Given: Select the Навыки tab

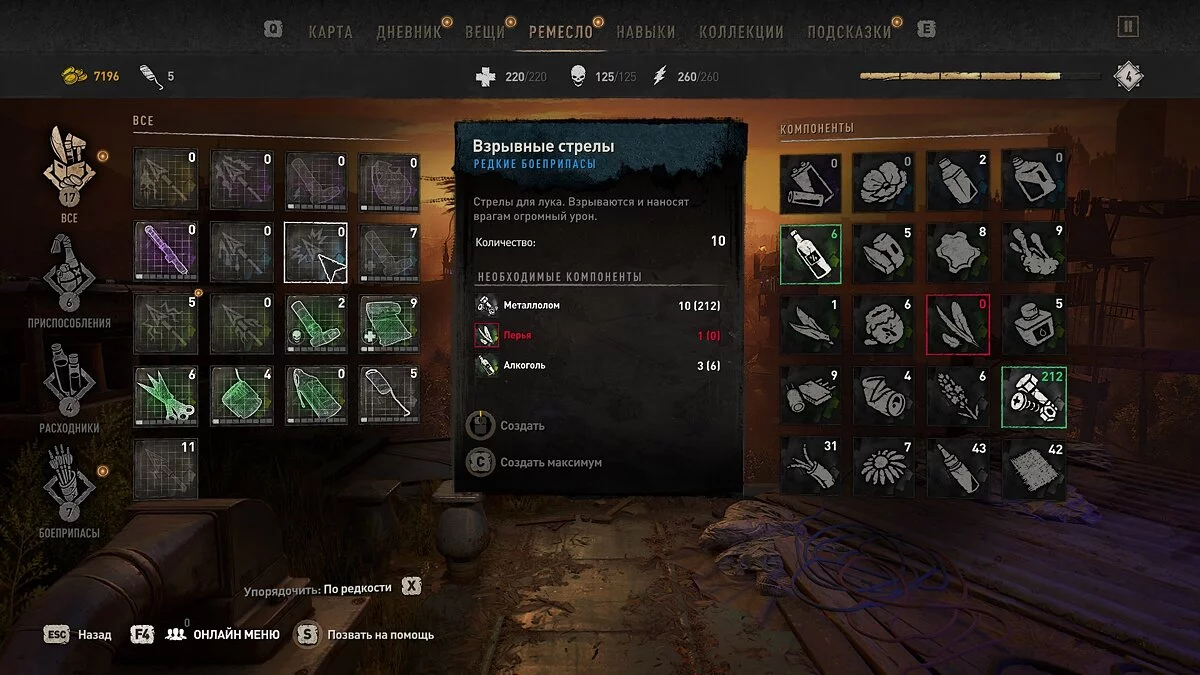Looking at the screenshot, I should click(645, 31).
